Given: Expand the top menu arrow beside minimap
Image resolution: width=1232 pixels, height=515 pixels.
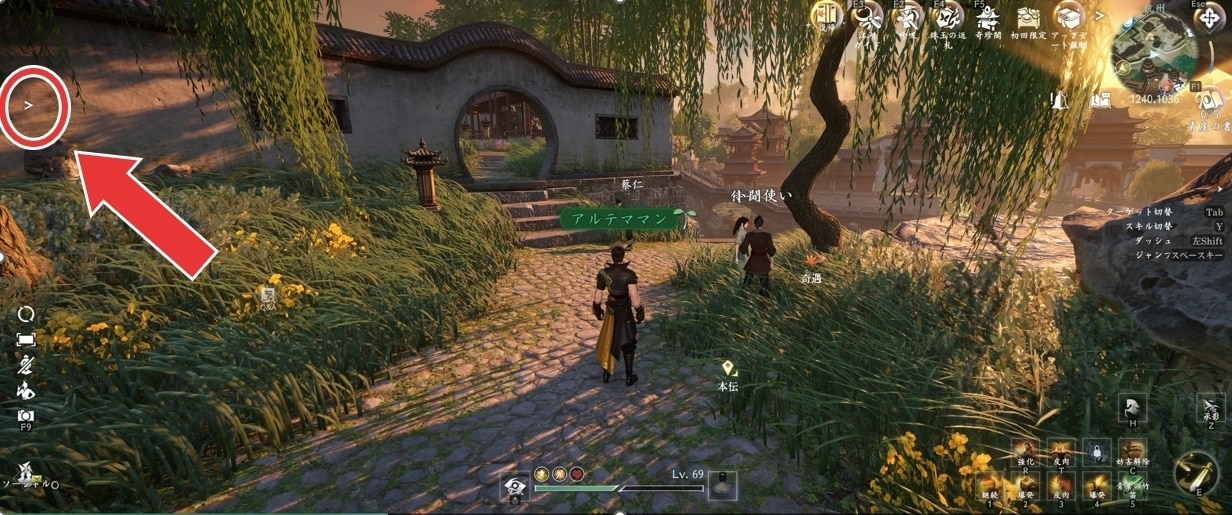Looking at the screenshot, I should [x=1100, y=15].
